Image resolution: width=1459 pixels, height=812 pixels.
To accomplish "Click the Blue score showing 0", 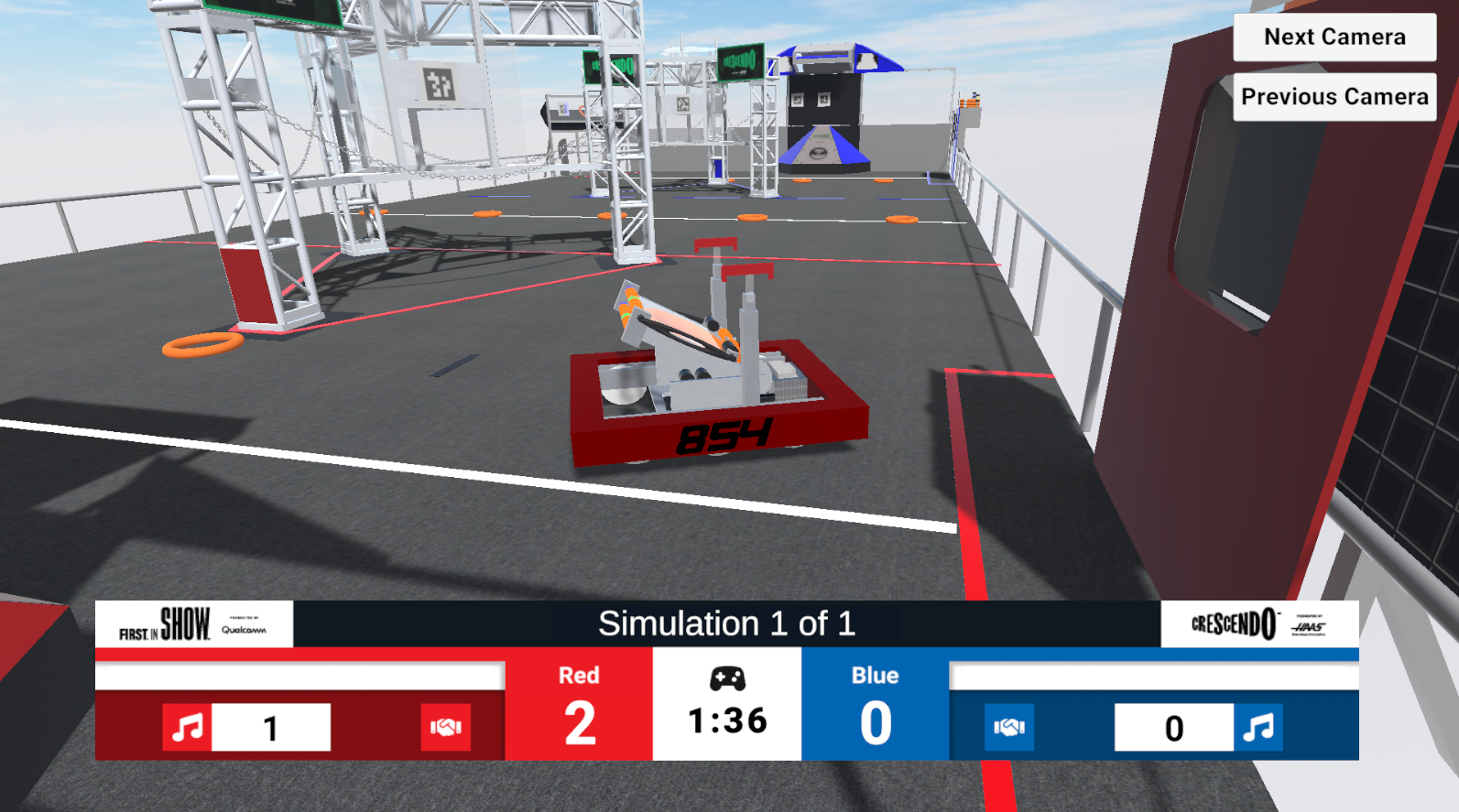I will click(875, 722).
